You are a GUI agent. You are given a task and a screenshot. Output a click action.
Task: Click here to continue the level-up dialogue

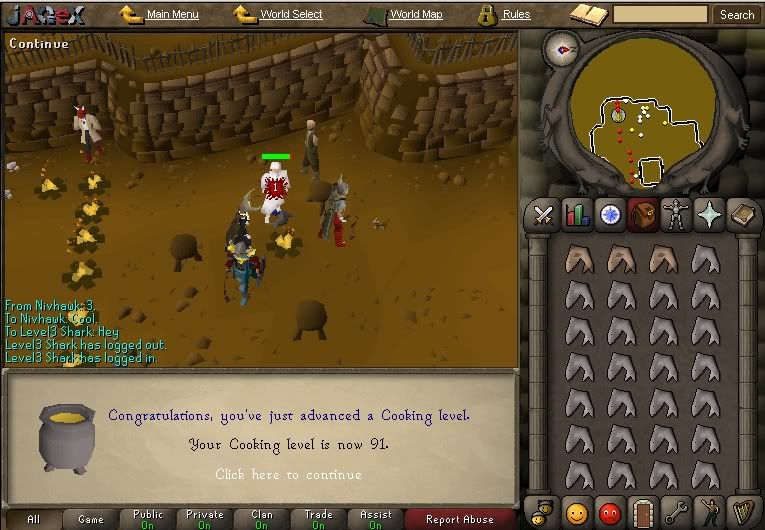(288, 474)
